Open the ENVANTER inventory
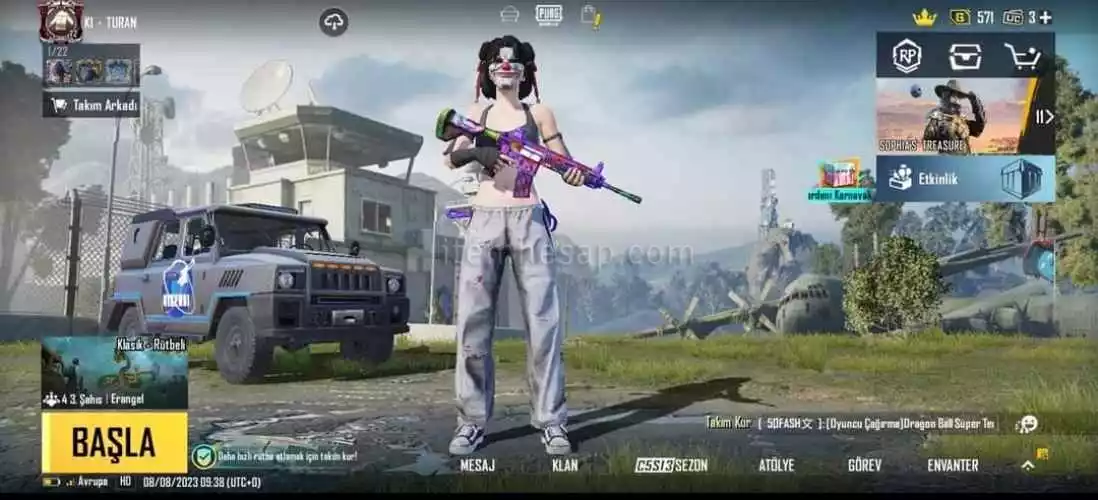The width and height of the screenshot is (1098, 500). (x=952, y=465)
